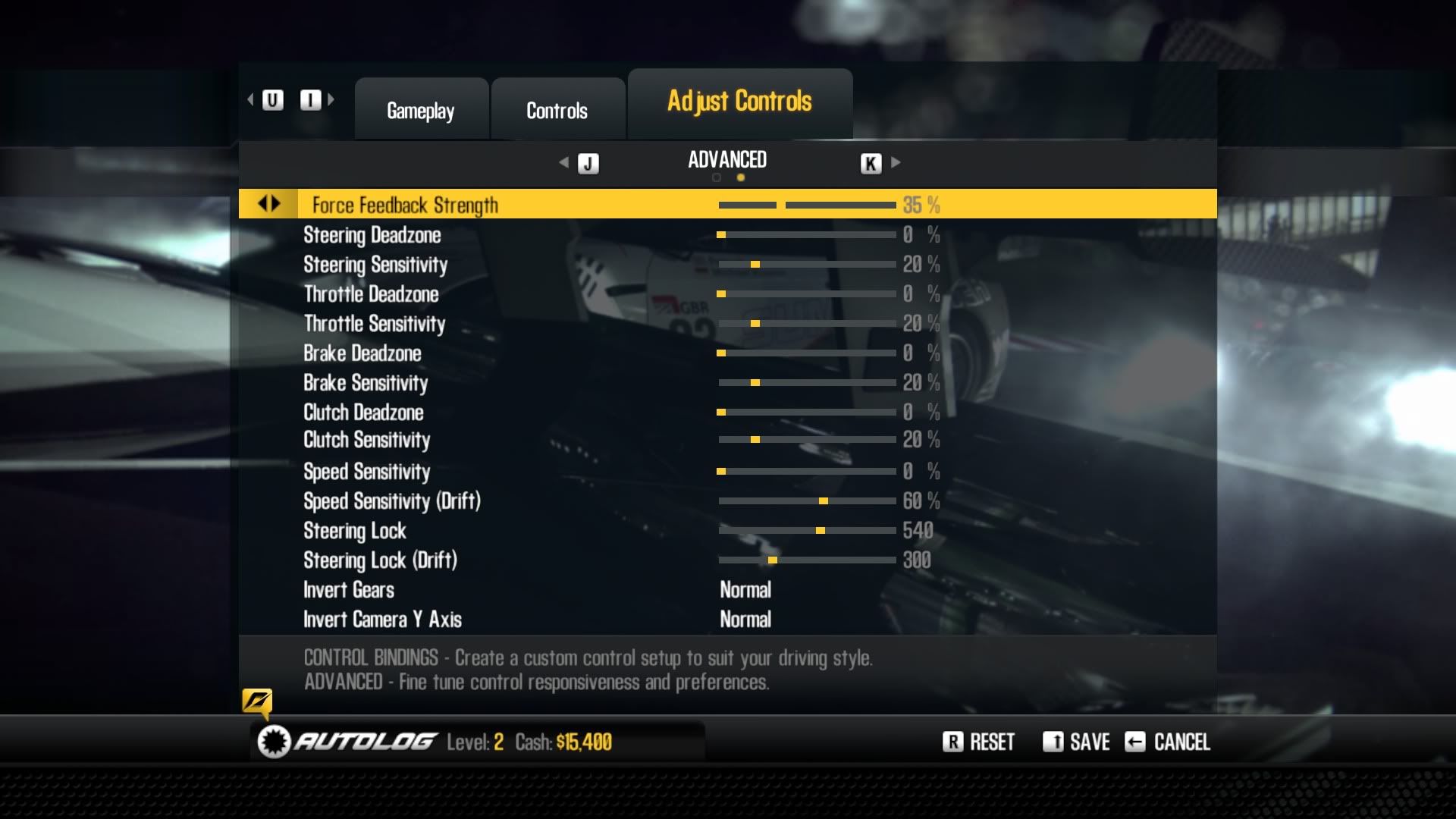Adjust the Steering Deadzone slider
Screen dimensions: 1456x819
pyautogui.click(x=807, y=235)
